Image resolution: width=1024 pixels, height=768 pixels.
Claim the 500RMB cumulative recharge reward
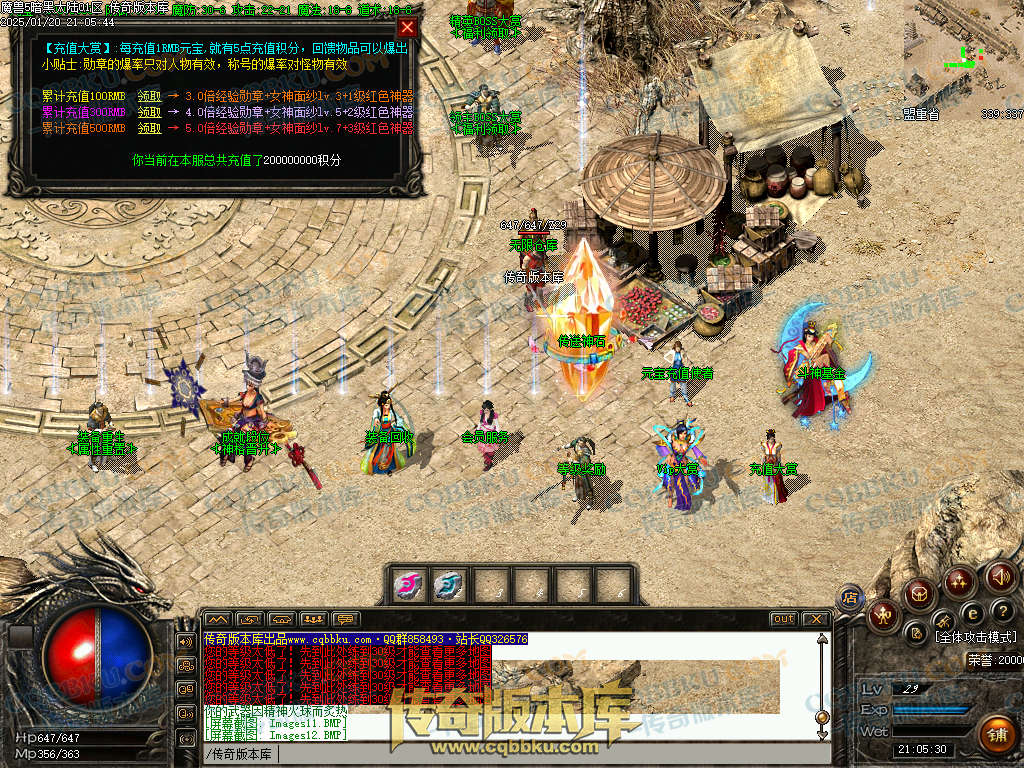pos(149,127)
